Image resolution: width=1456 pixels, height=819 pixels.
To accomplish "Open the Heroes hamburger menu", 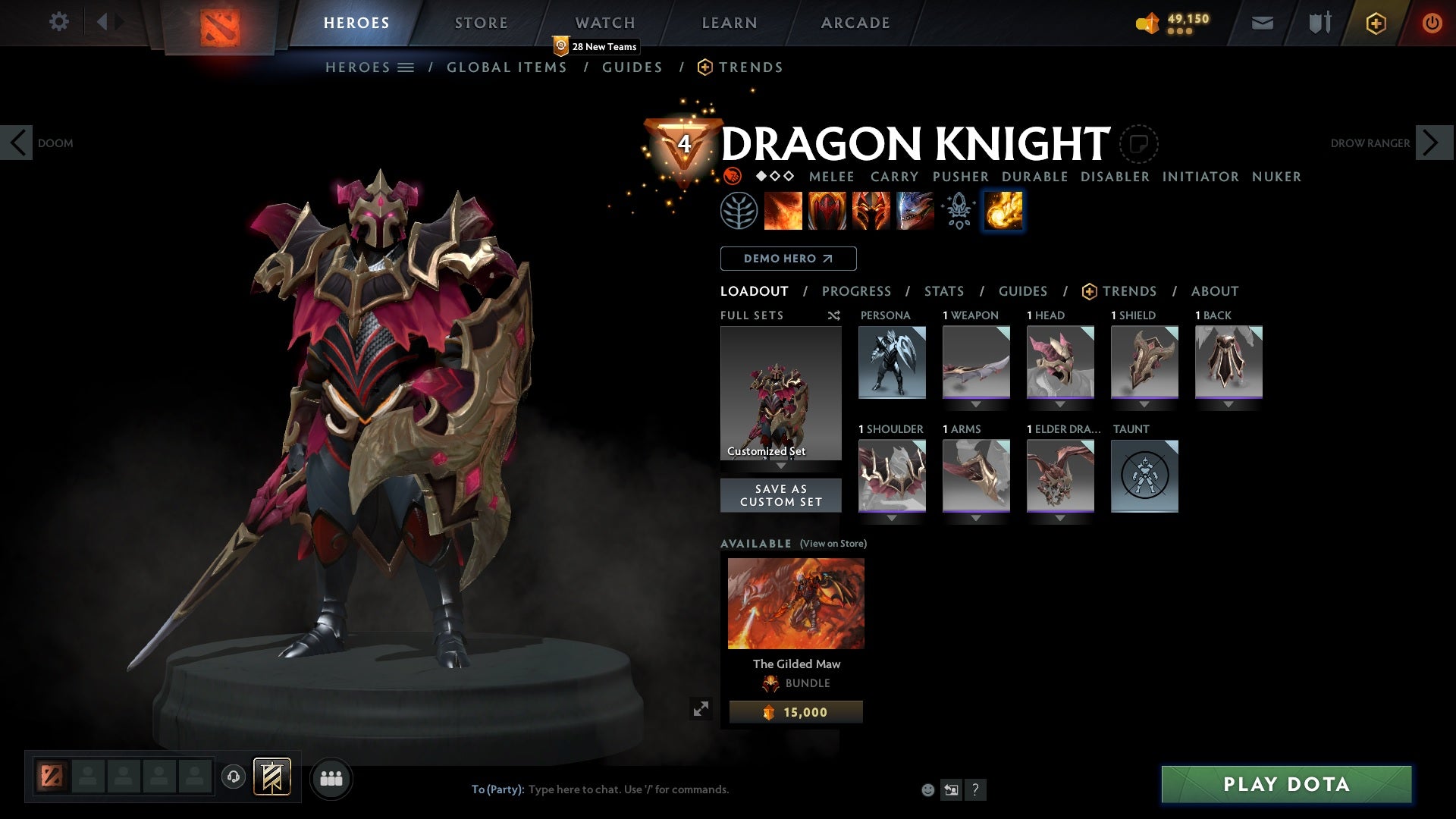I will click(407, 67).
